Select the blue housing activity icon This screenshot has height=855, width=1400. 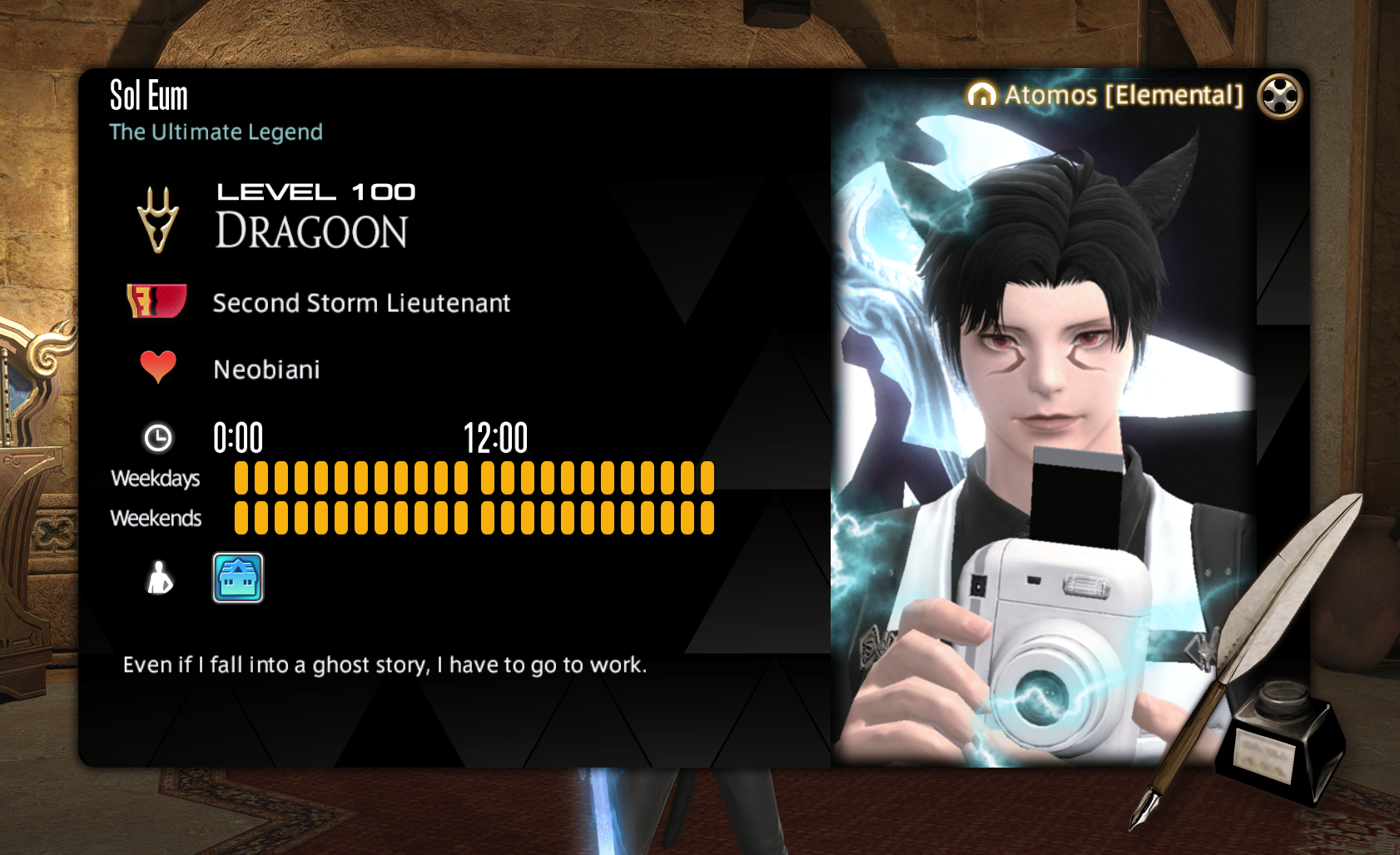pos(238,578)
